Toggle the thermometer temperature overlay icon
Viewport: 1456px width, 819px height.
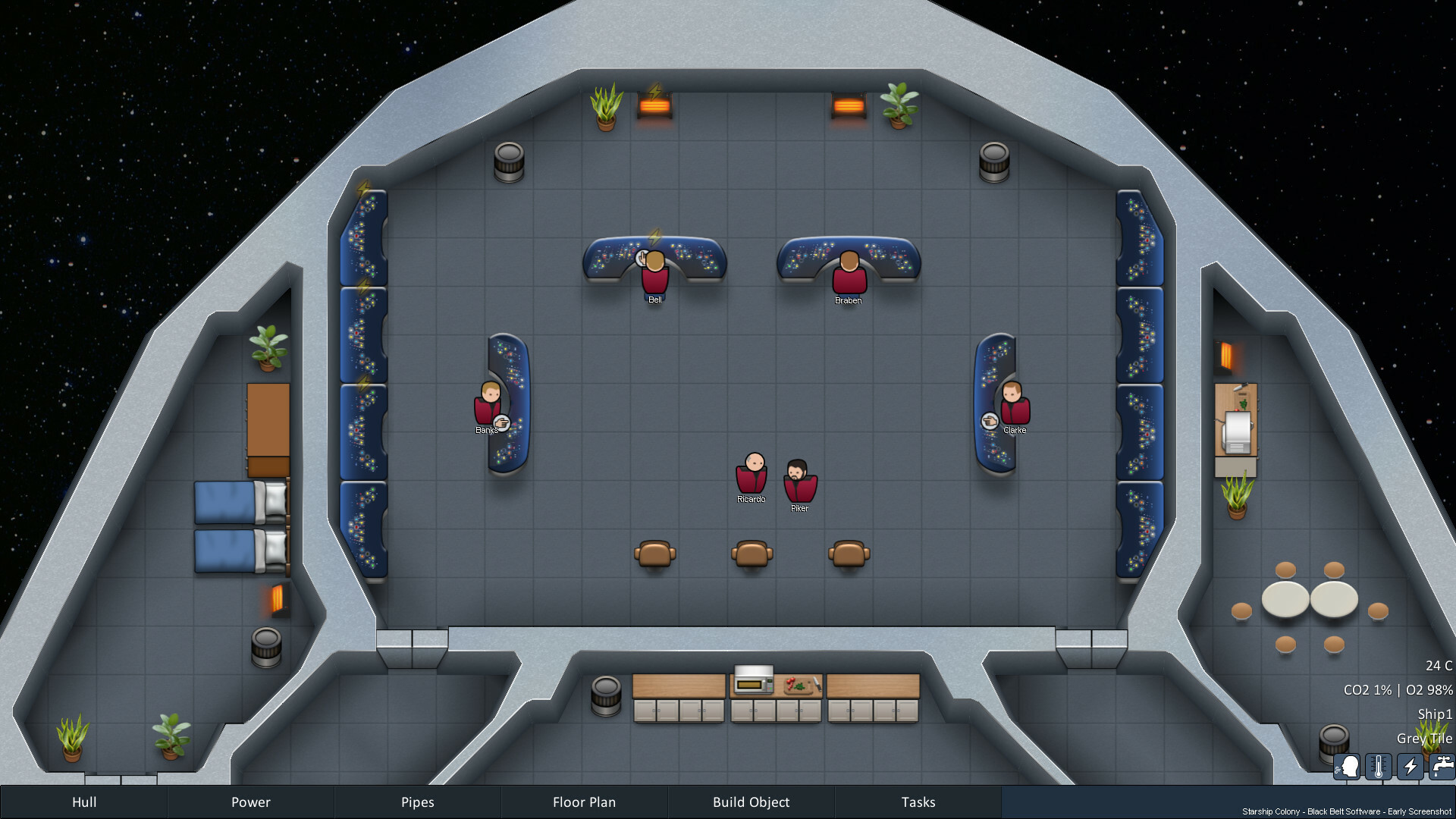click(1378, 767)
